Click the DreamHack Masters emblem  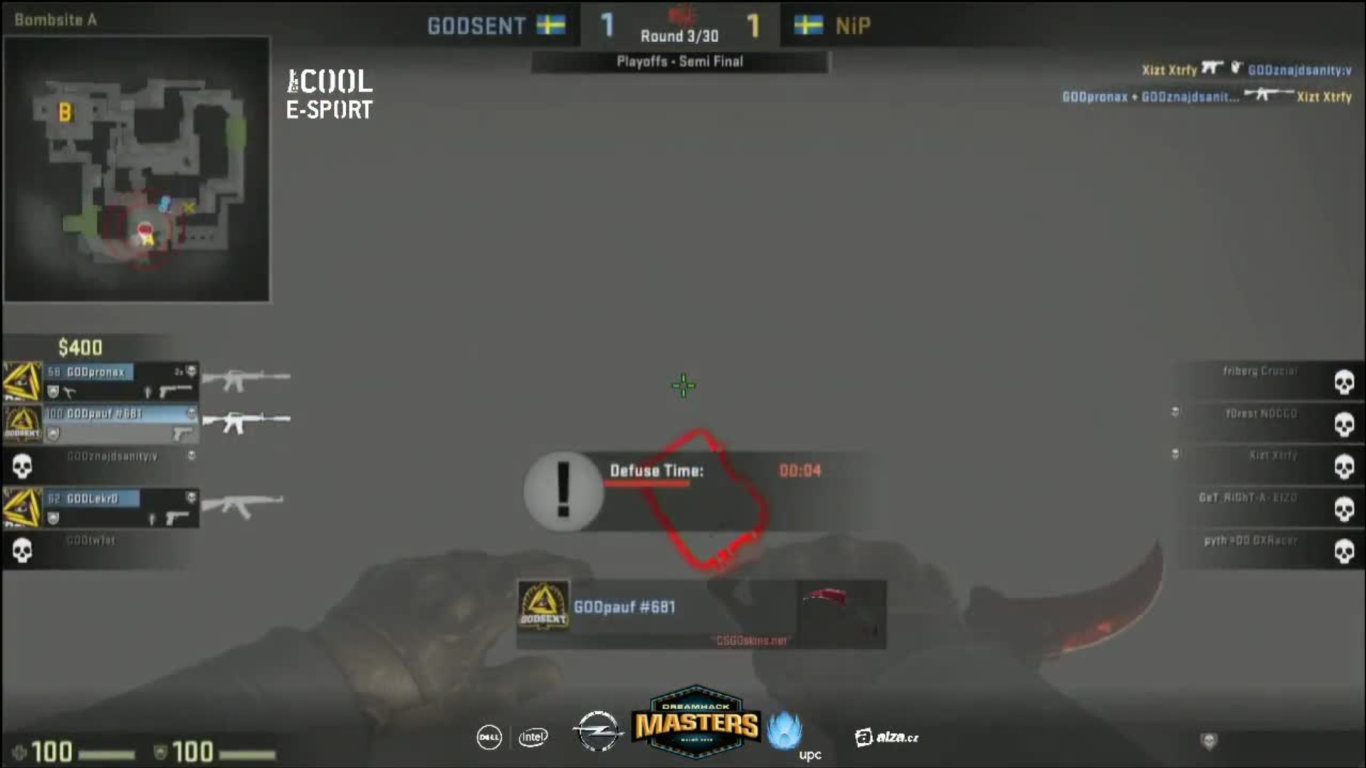click(x=697, y=725)
